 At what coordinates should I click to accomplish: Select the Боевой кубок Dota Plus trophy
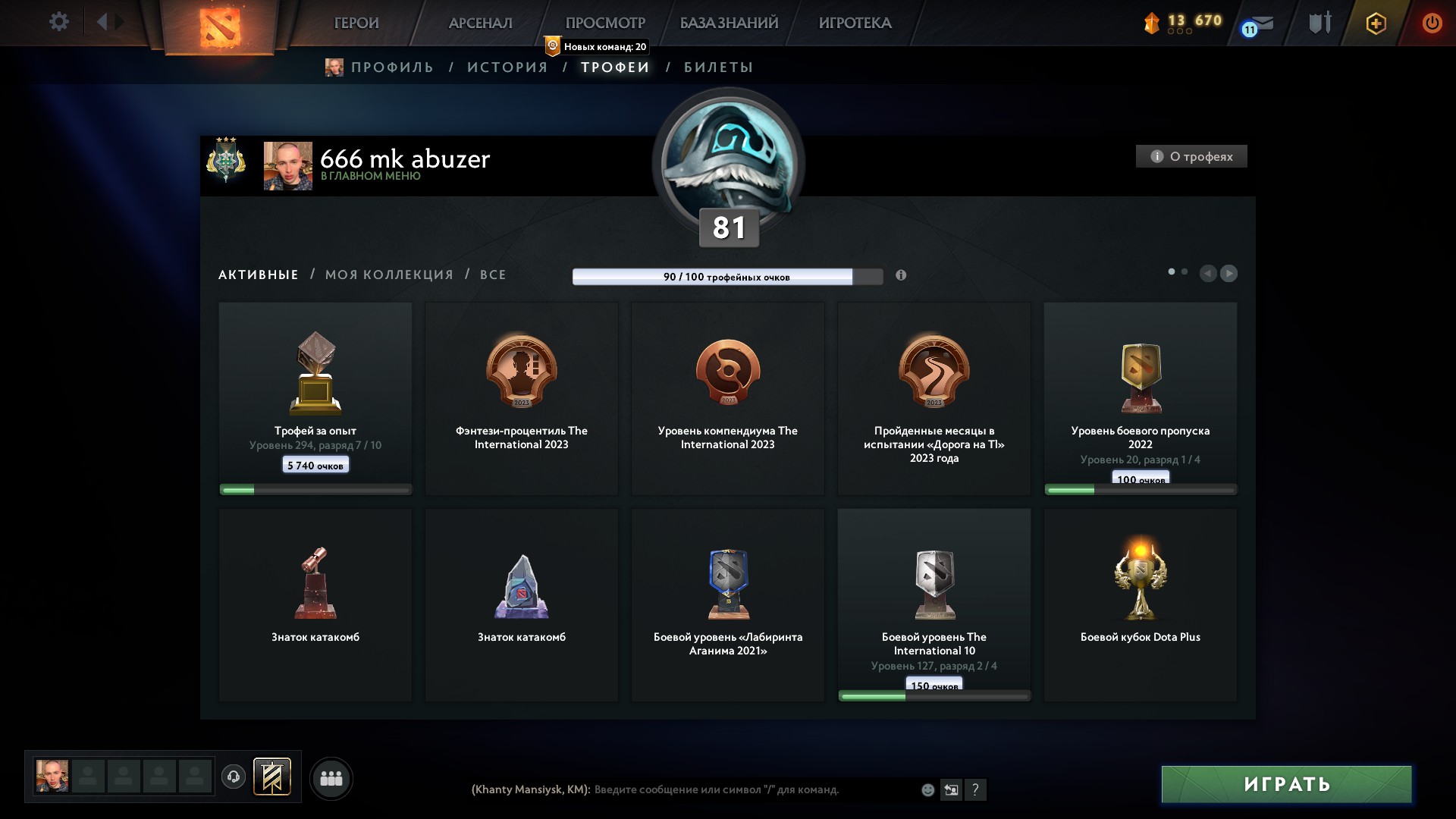pyautogui.click(x=1140, y=604)
